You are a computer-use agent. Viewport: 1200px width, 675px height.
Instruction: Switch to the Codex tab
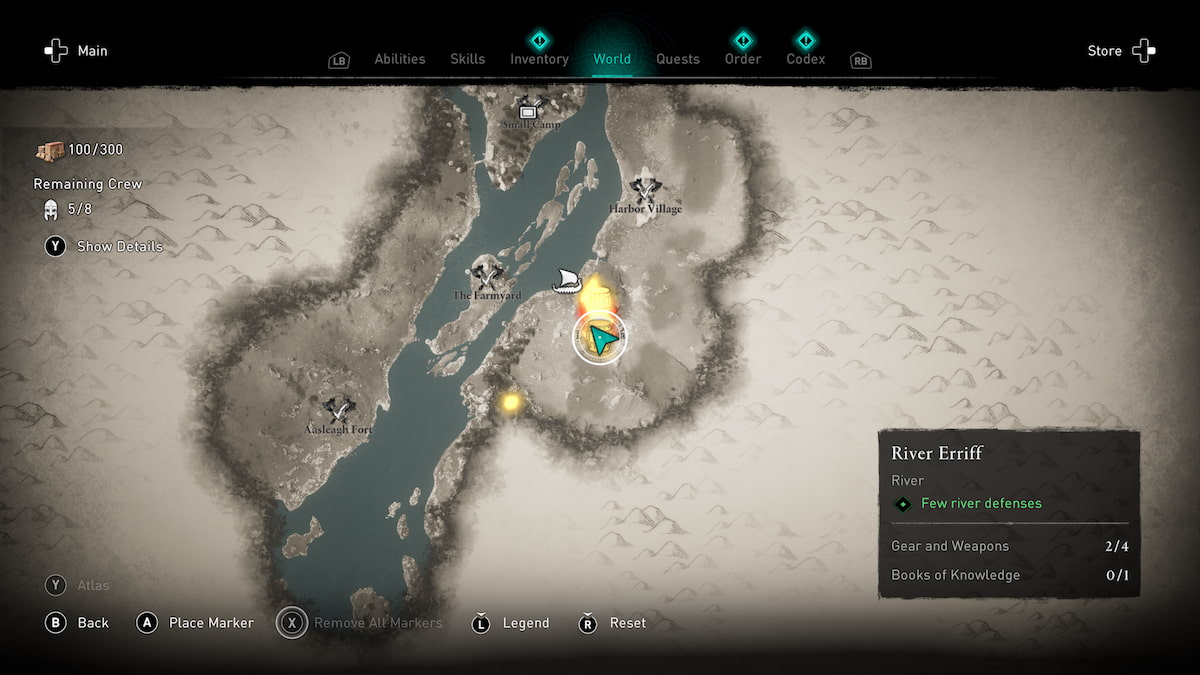point(805,59)
